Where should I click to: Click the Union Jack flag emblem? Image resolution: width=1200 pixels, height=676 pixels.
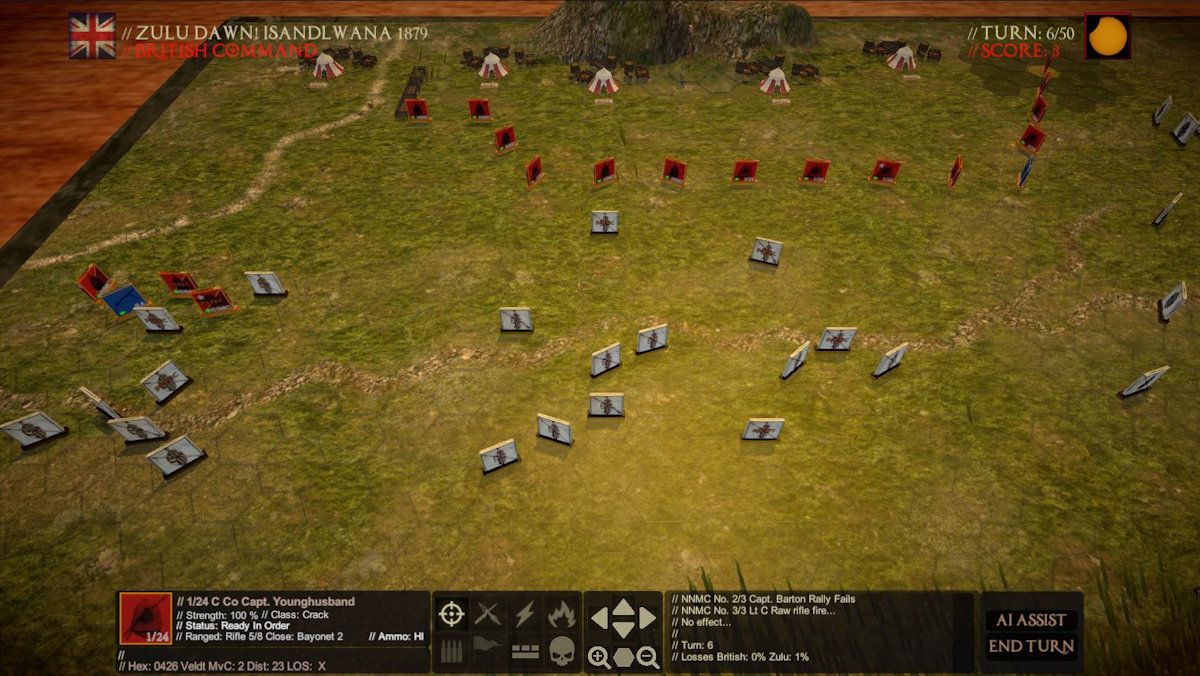pyautogui.click(x=92, y=36)
